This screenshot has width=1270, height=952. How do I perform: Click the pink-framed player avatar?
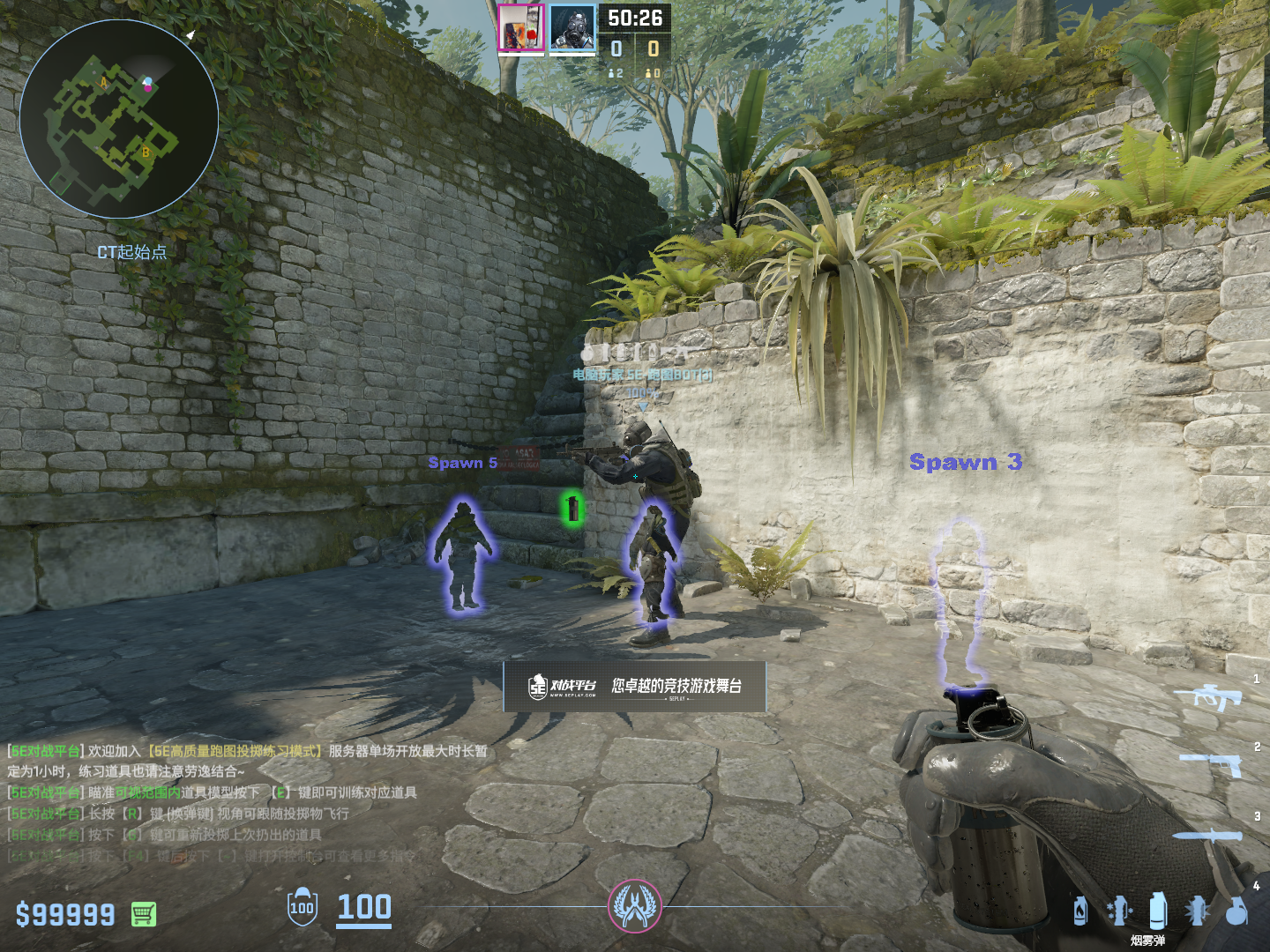[520, 28]
